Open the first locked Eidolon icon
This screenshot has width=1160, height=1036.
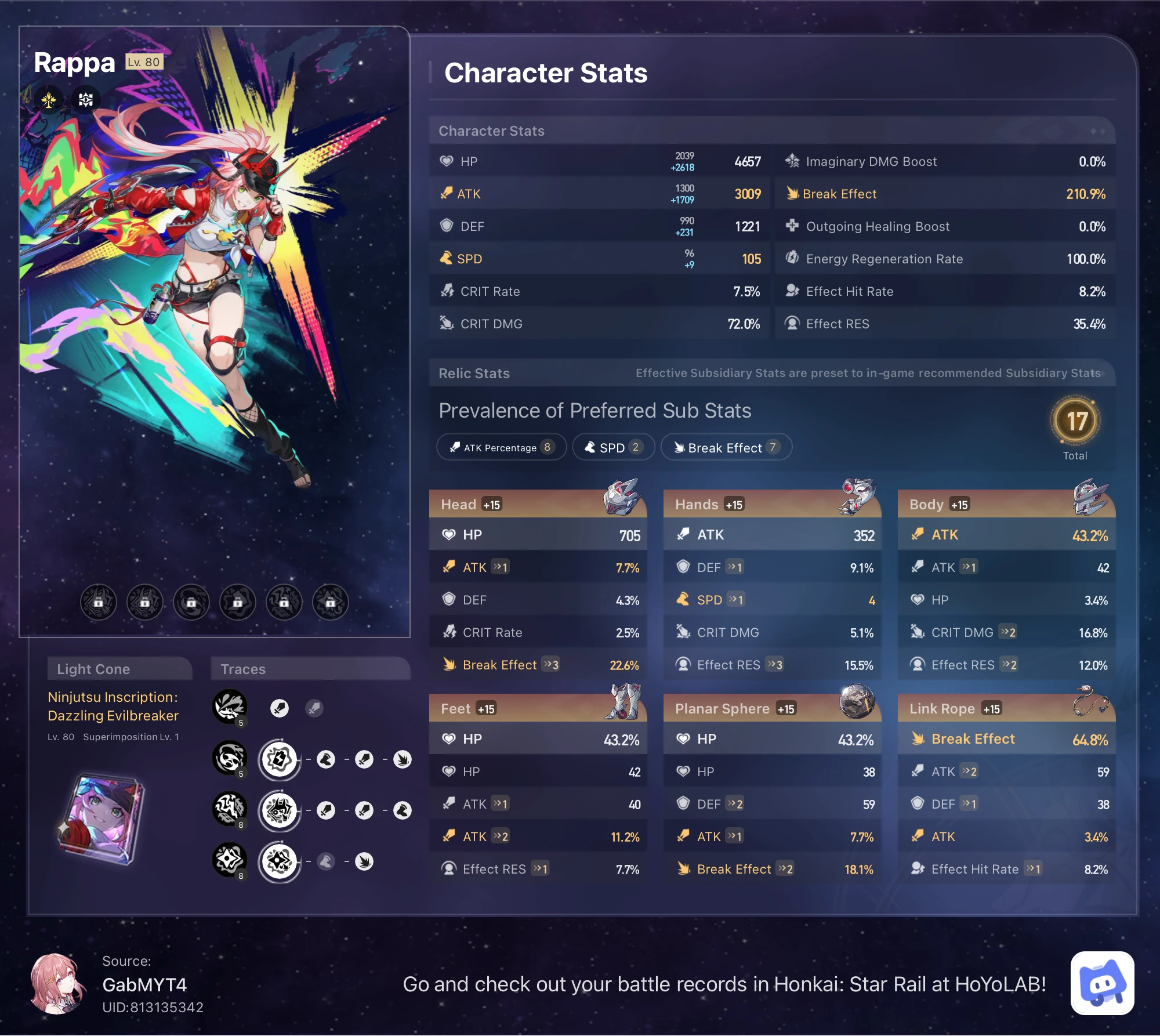point(99,602)
